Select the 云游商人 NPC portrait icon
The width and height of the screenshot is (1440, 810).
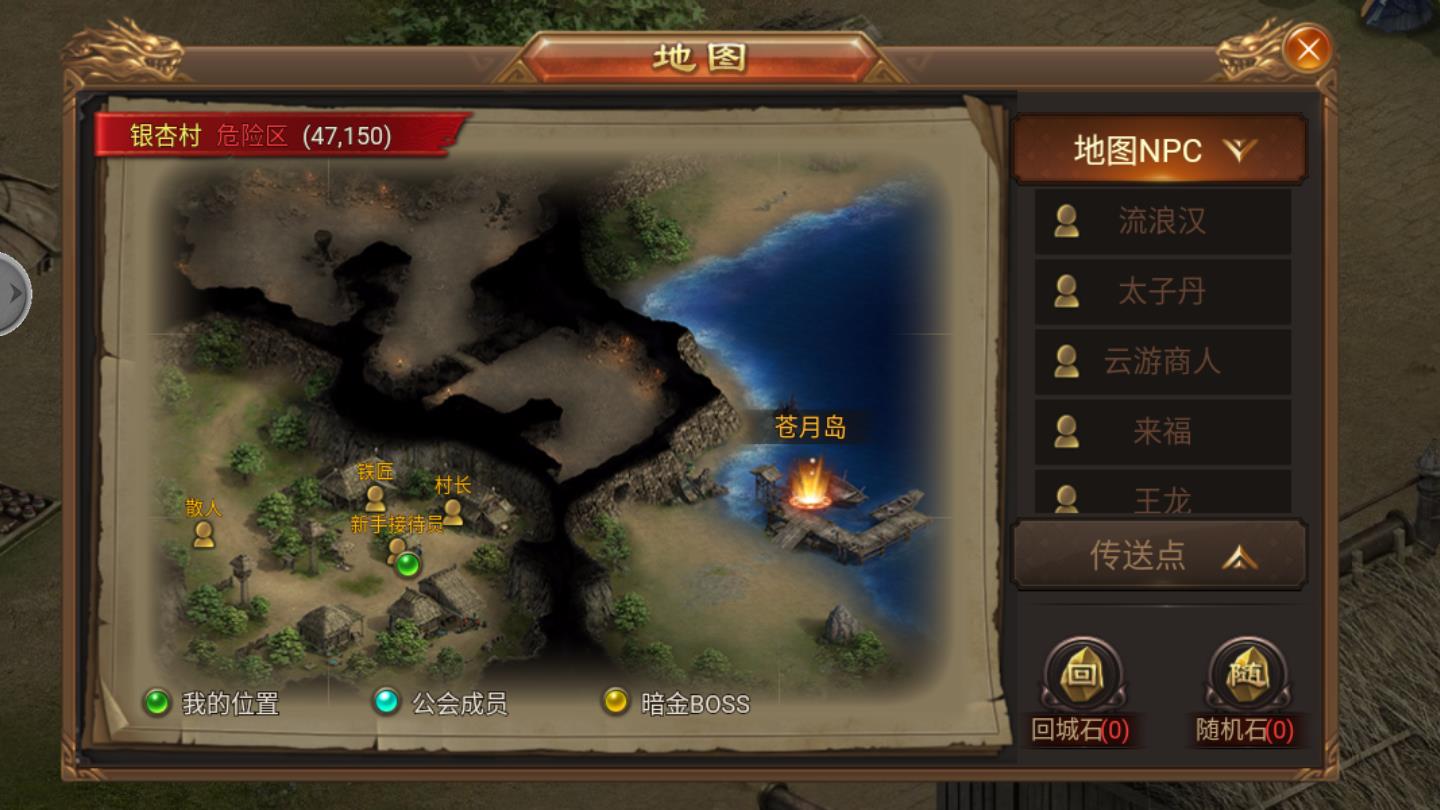point(1066,362)
